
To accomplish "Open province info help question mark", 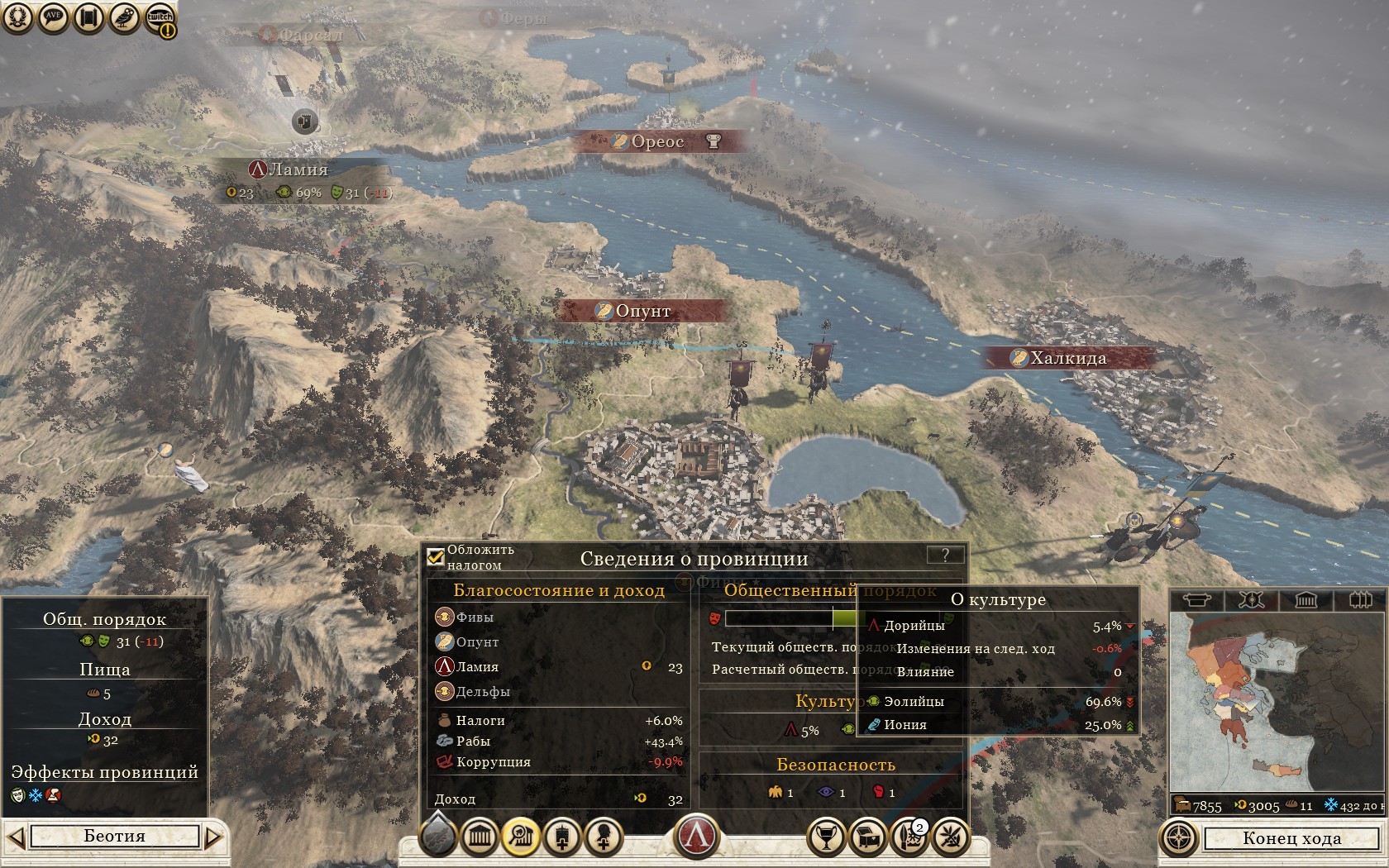I will (x=945, y=556).
